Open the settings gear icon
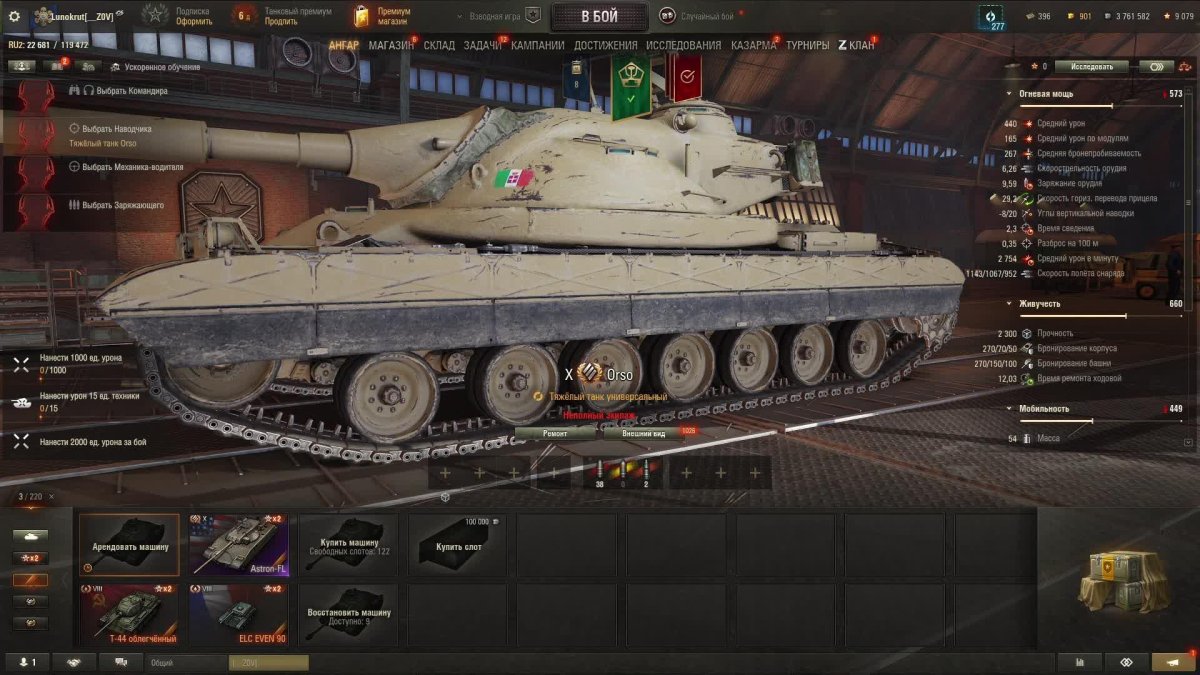The height and width of the screenshot is (675, 1200). (x=14, y=16)
